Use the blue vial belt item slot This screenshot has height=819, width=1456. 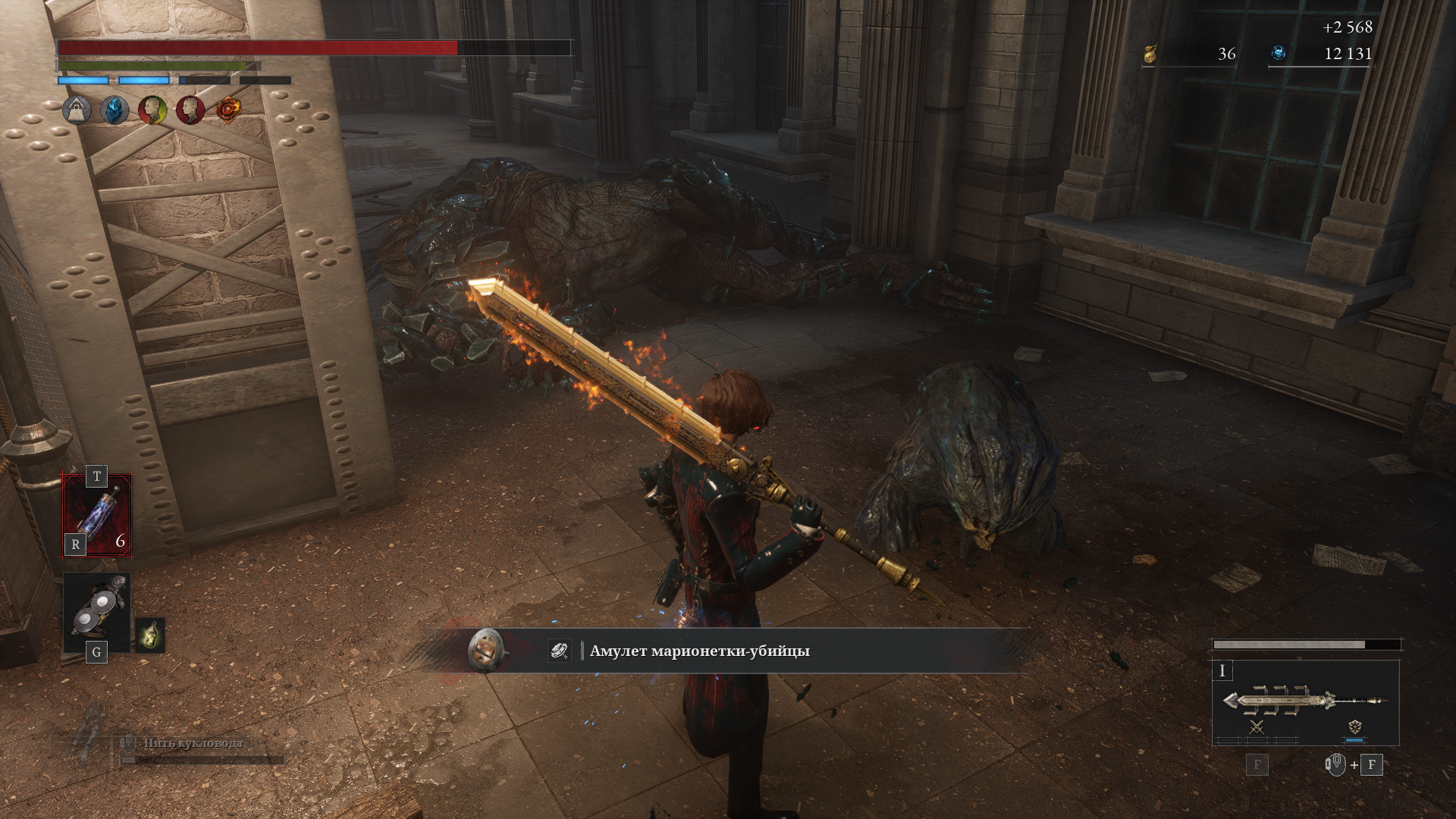coord(97,515)
